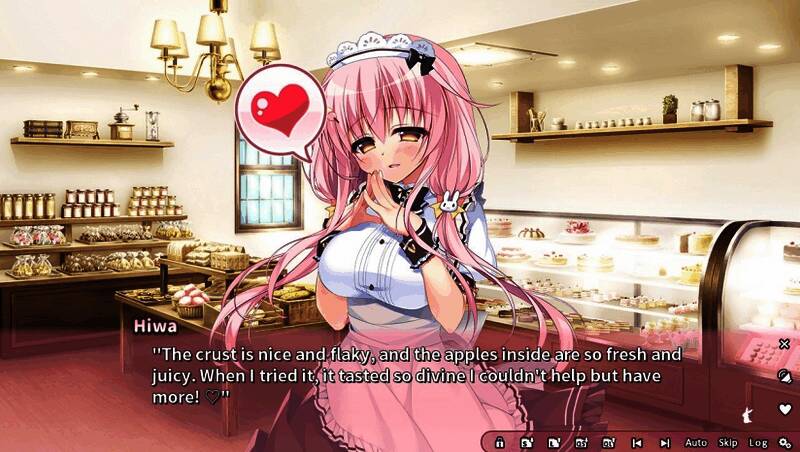Open the dialogue Log

pos(758,442)
